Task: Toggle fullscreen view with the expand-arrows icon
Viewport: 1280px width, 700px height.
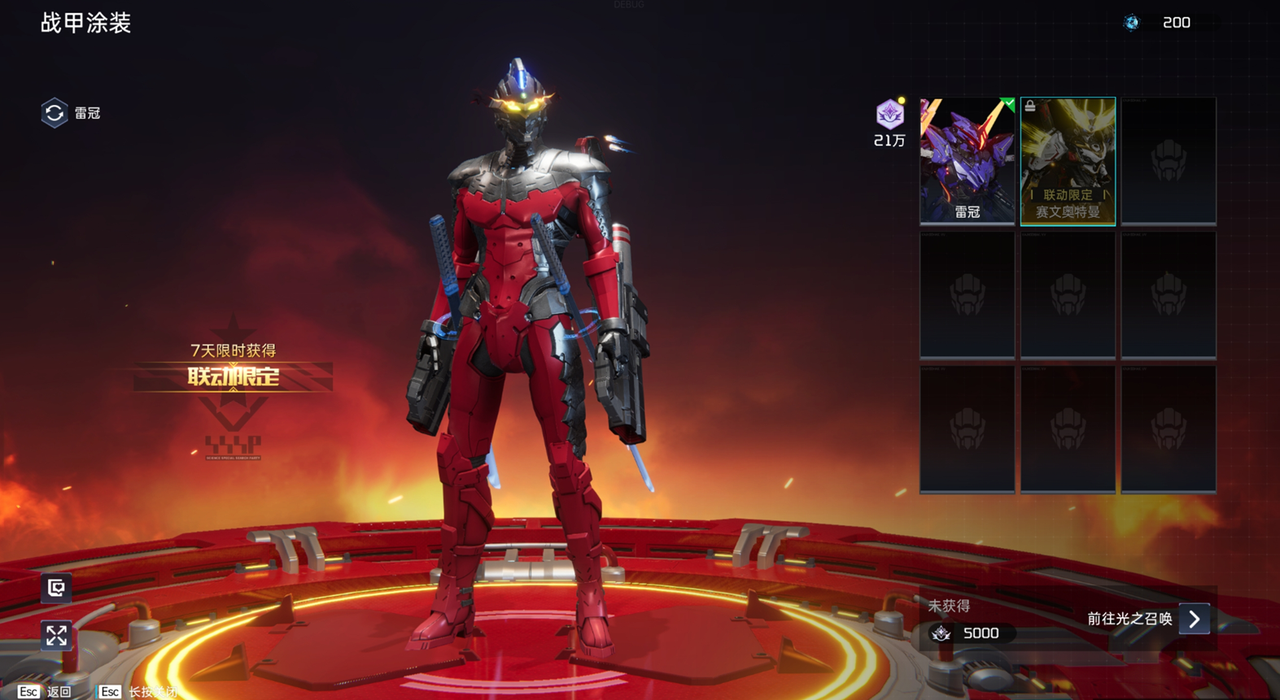Action: pyautogui.click(x=56, y=635)
